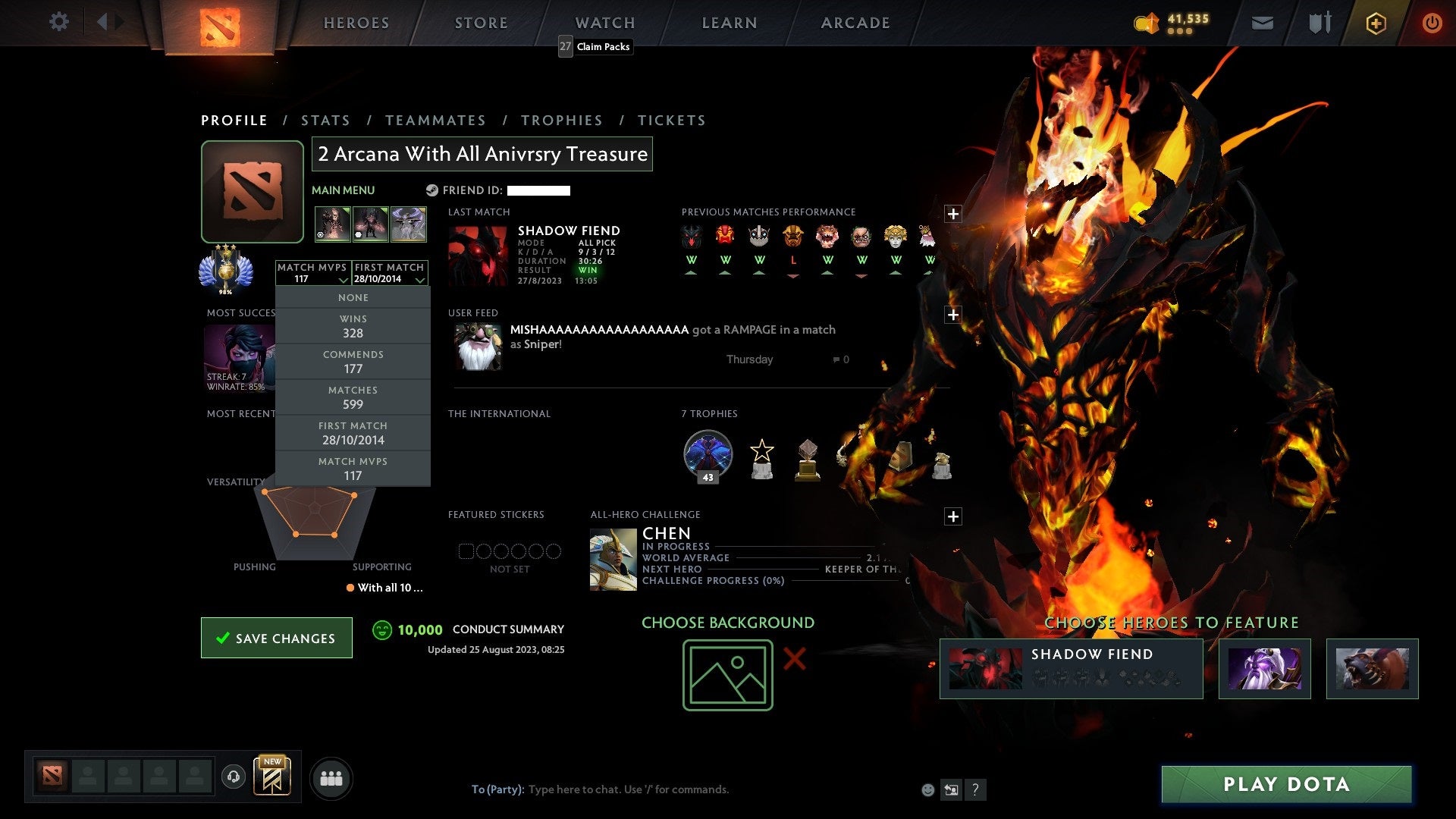This screenshot has height=819, width=1456.
Task: Click the voice chat headset icon
Action: point(234,777)
